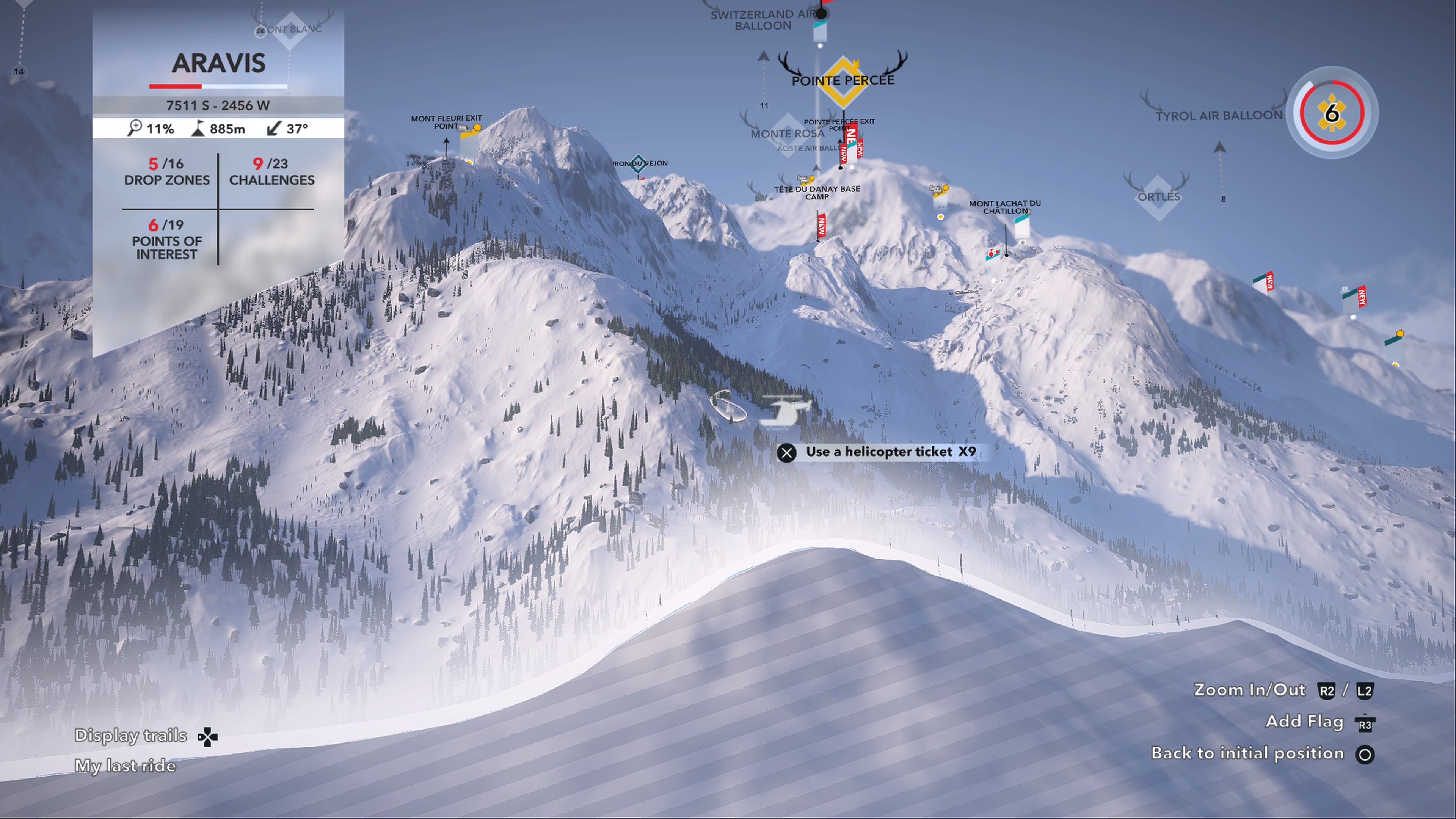Show my last ride
This screenshot has width=1456, height=819.
coord(126,766)
